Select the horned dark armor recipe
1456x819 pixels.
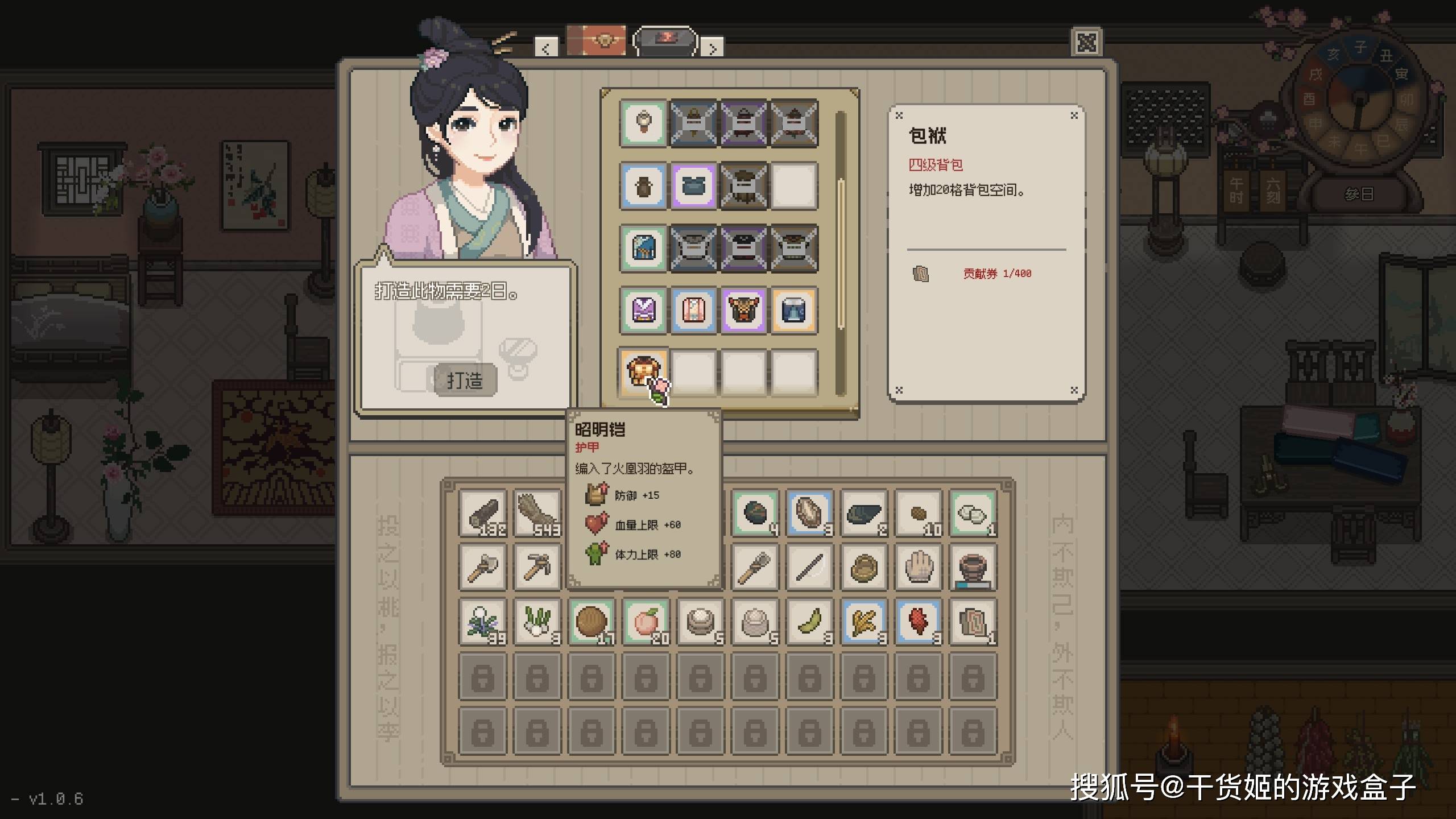pos(743,311)
